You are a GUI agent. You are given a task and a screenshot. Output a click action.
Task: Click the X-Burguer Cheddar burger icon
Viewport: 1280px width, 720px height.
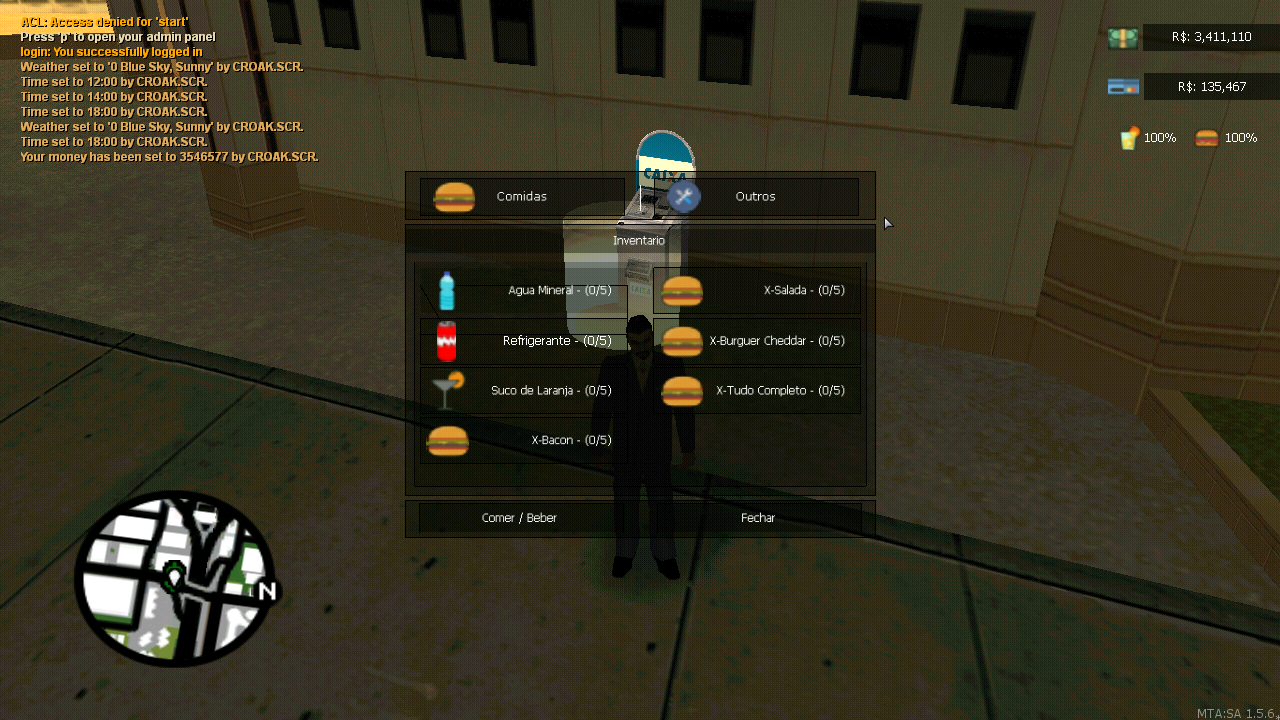coord(681,340)
